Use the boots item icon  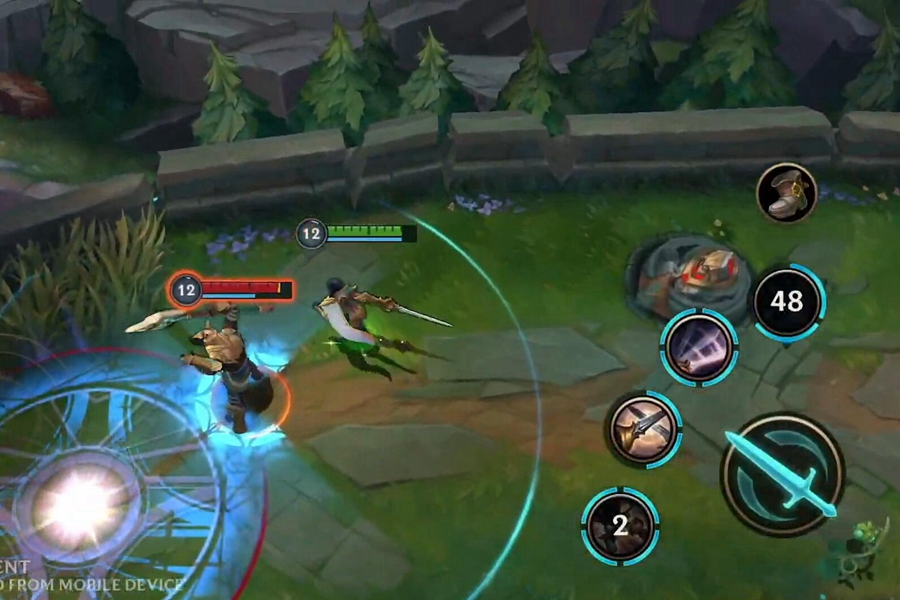point(786,193)
